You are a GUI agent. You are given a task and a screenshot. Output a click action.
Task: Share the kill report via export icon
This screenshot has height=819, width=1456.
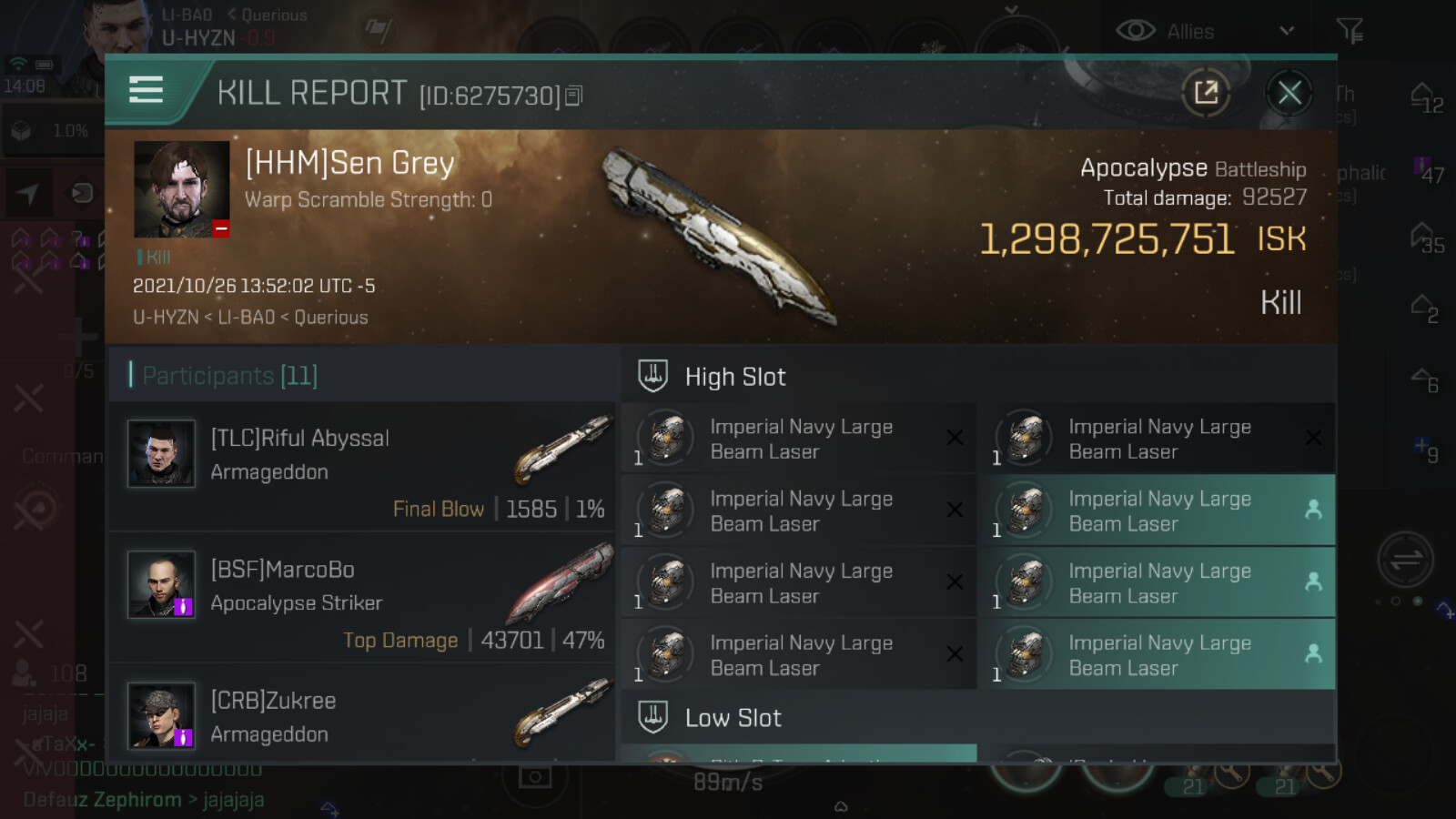point(1206,93)
